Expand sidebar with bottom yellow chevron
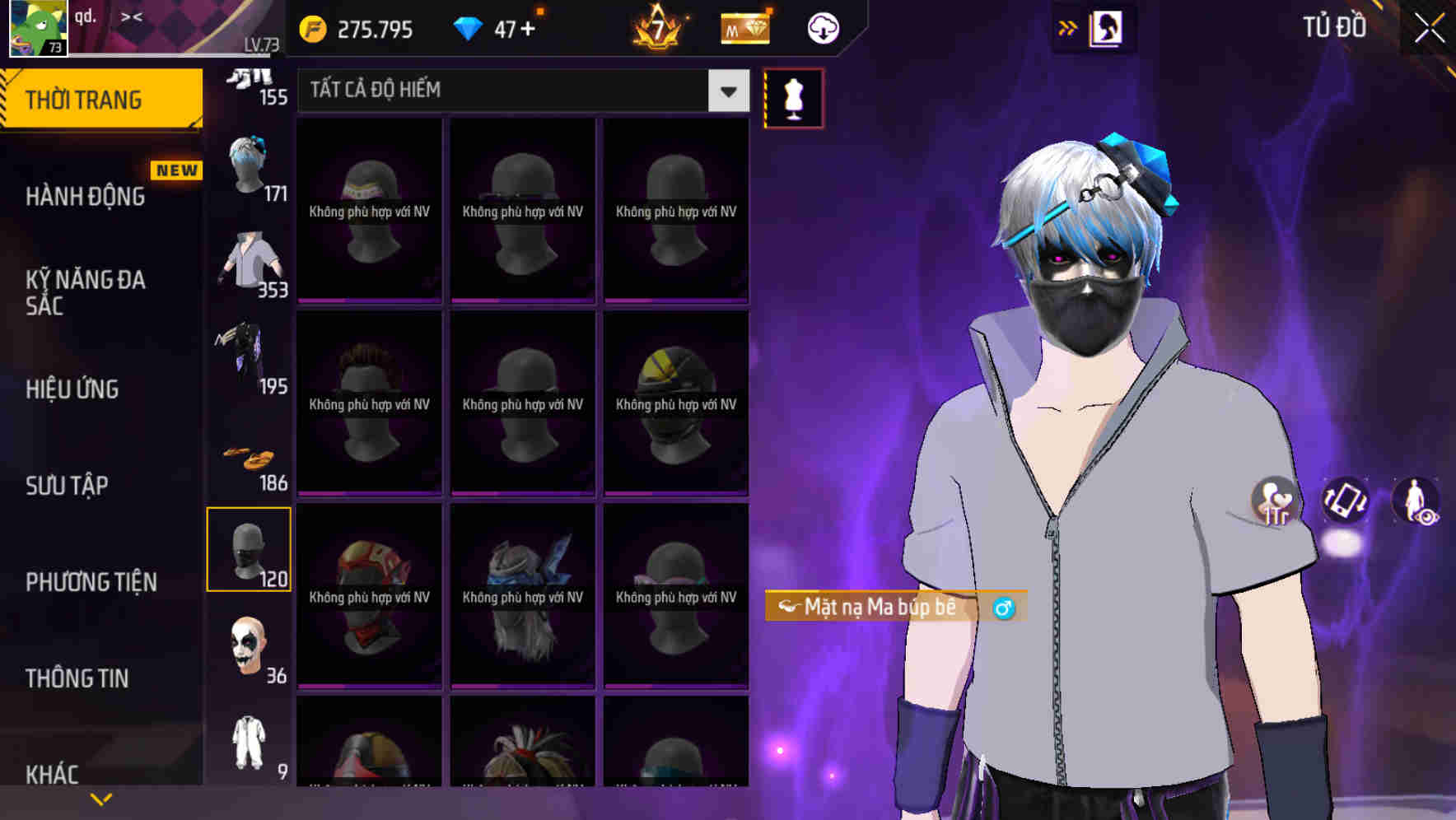 coord(101,798)
